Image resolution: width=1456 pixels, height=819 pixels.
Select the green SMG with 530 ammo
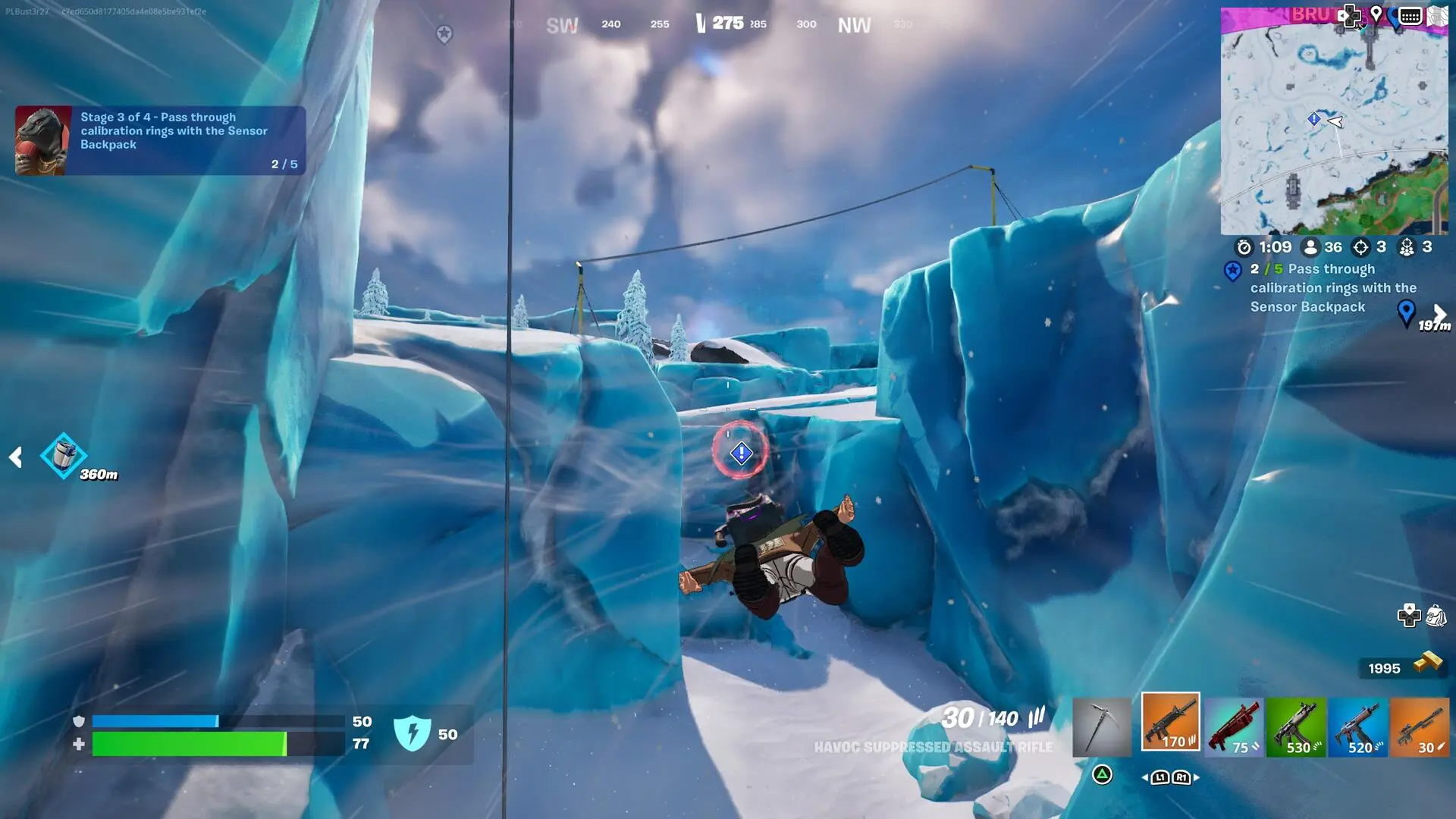coord(1297,724)
